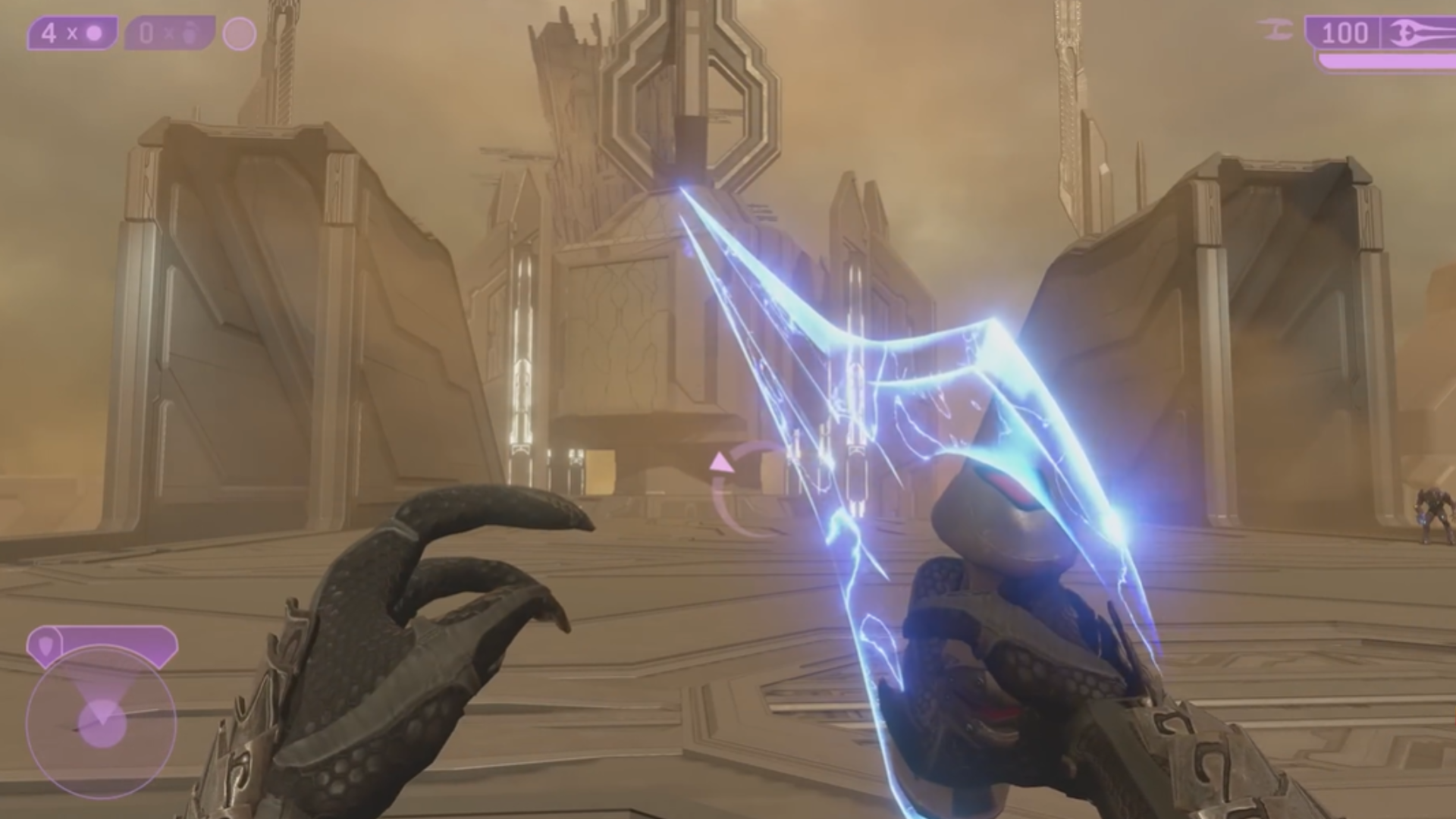The image size is (1456, 819).
Task: Select the plasma grenade counter slot
Action: [72, 34]
